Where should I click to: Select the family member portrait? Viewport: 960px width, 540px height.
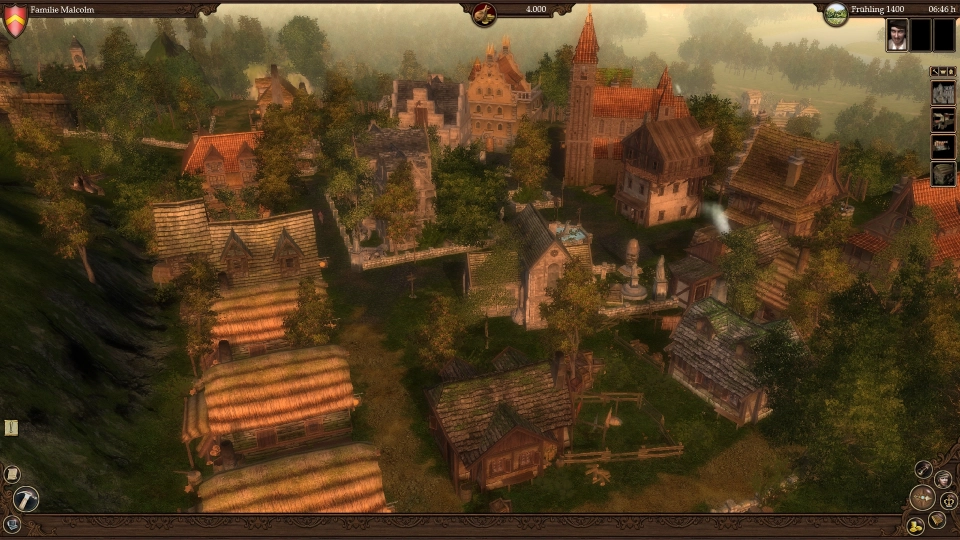(x=897, y=35)
